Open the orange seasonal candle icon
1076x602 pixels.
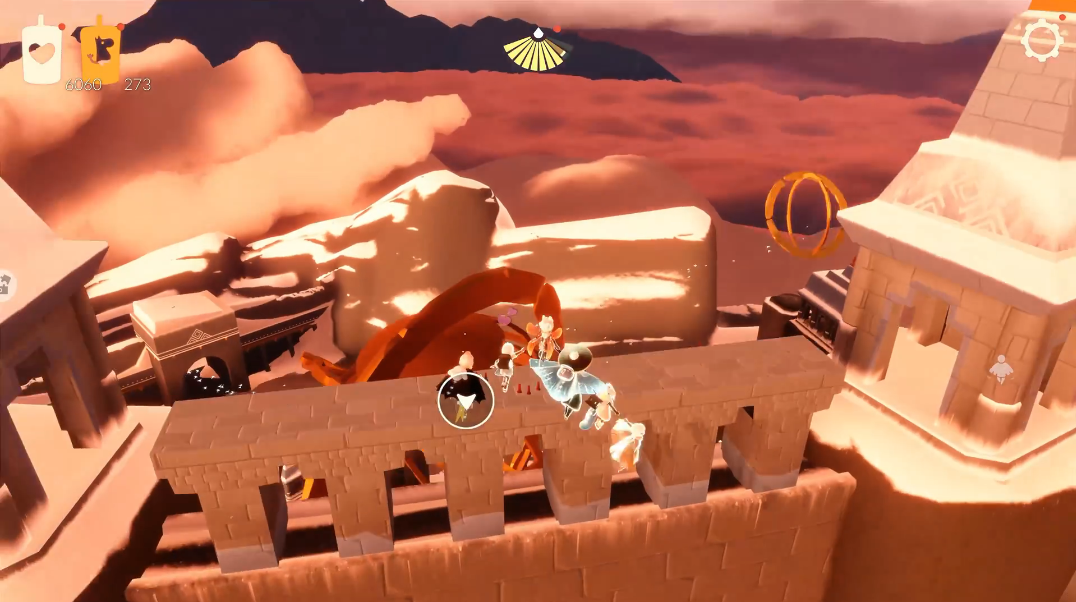tap(101, 50)
